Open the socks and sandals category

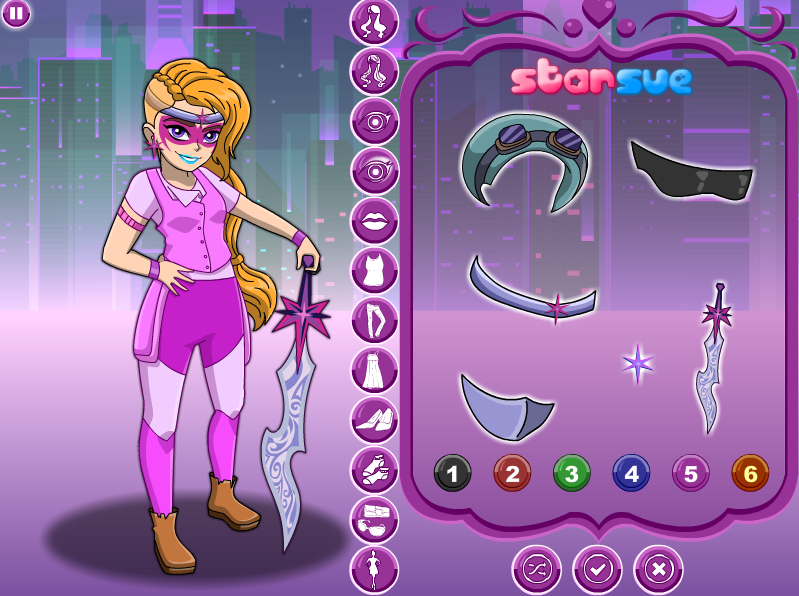[x=374, y=470]
